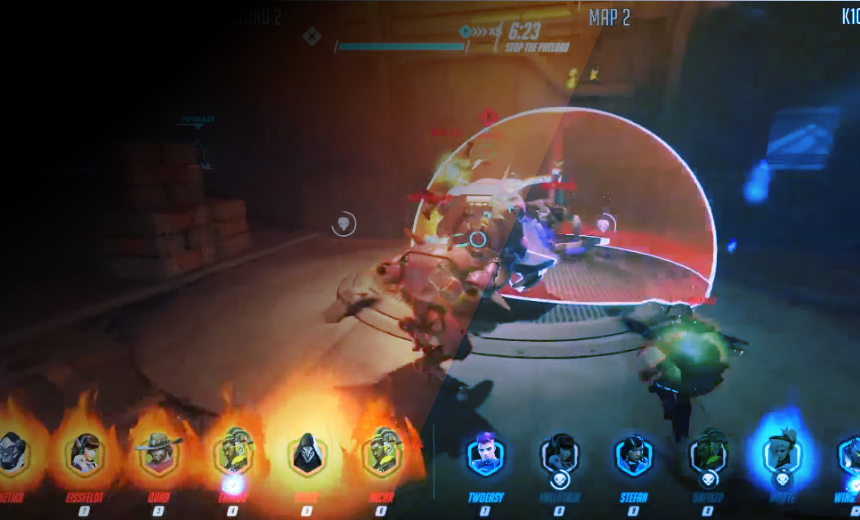Select MICHR's Lucio portrait
The width and height of the screenshot is (860, 520).
(381, 454)
